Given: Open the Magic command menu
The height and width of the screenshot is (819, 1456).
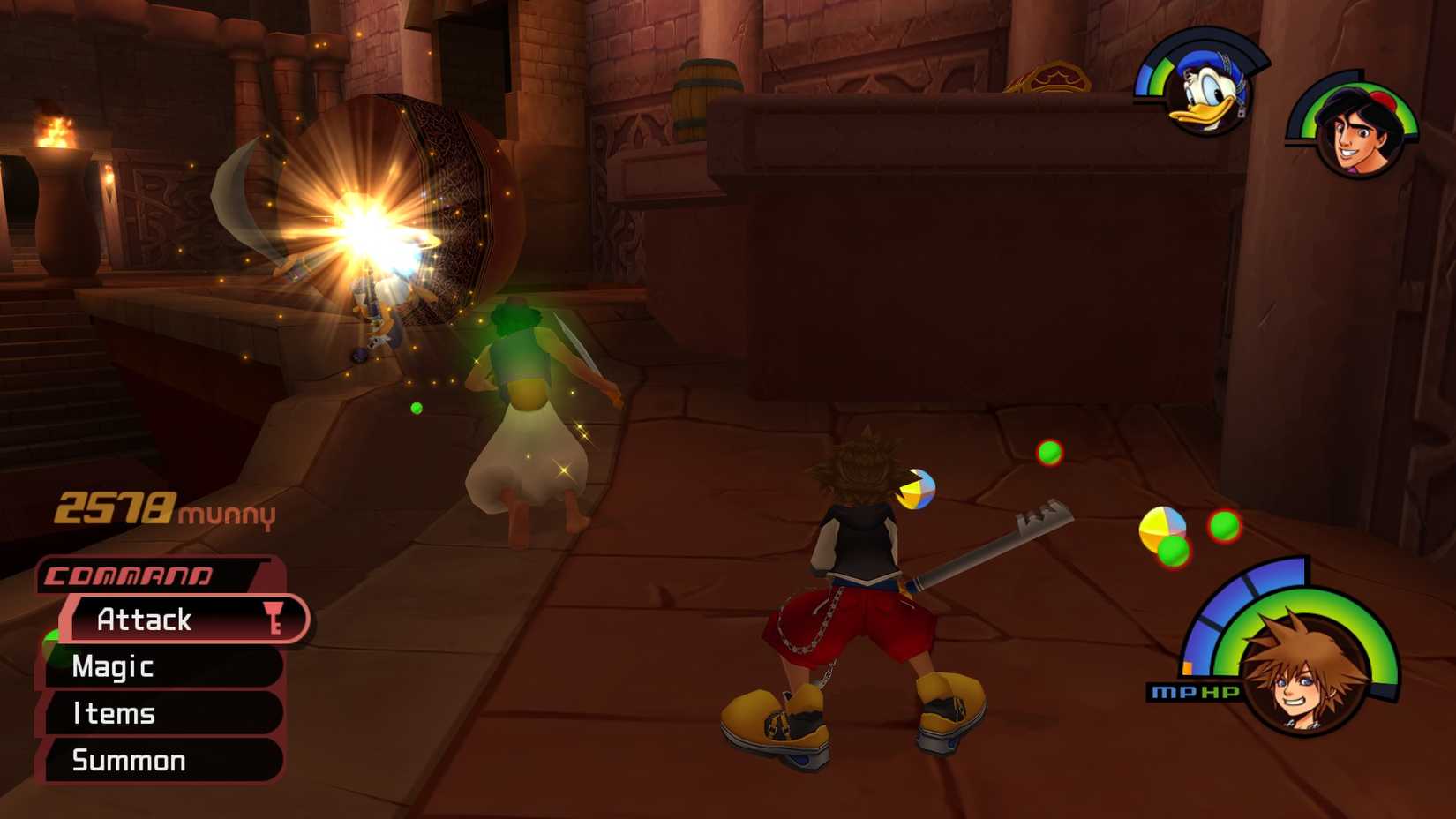Looking at the screenshot, I should pos(112,667).
